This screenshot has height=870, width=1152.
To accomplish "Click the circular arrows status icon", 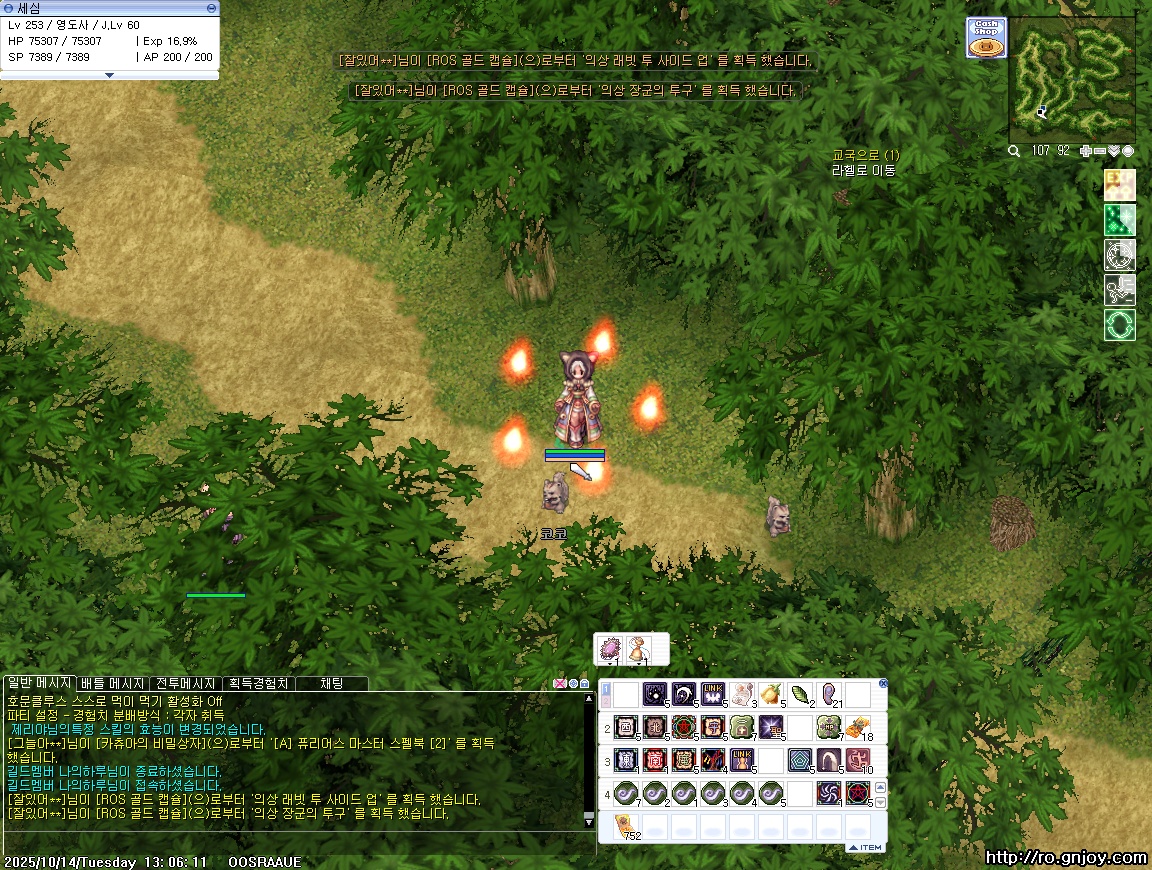I will point(1119,325).
